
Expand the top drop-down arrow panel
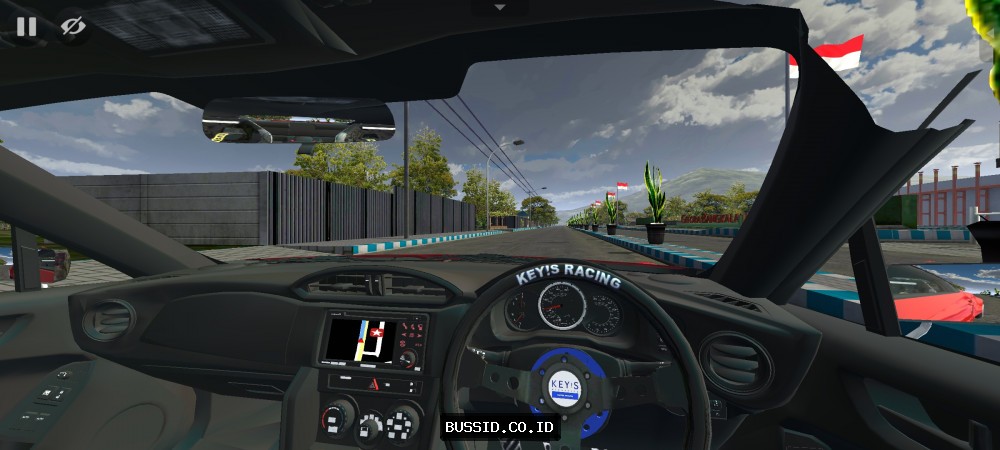click(500, 7)
